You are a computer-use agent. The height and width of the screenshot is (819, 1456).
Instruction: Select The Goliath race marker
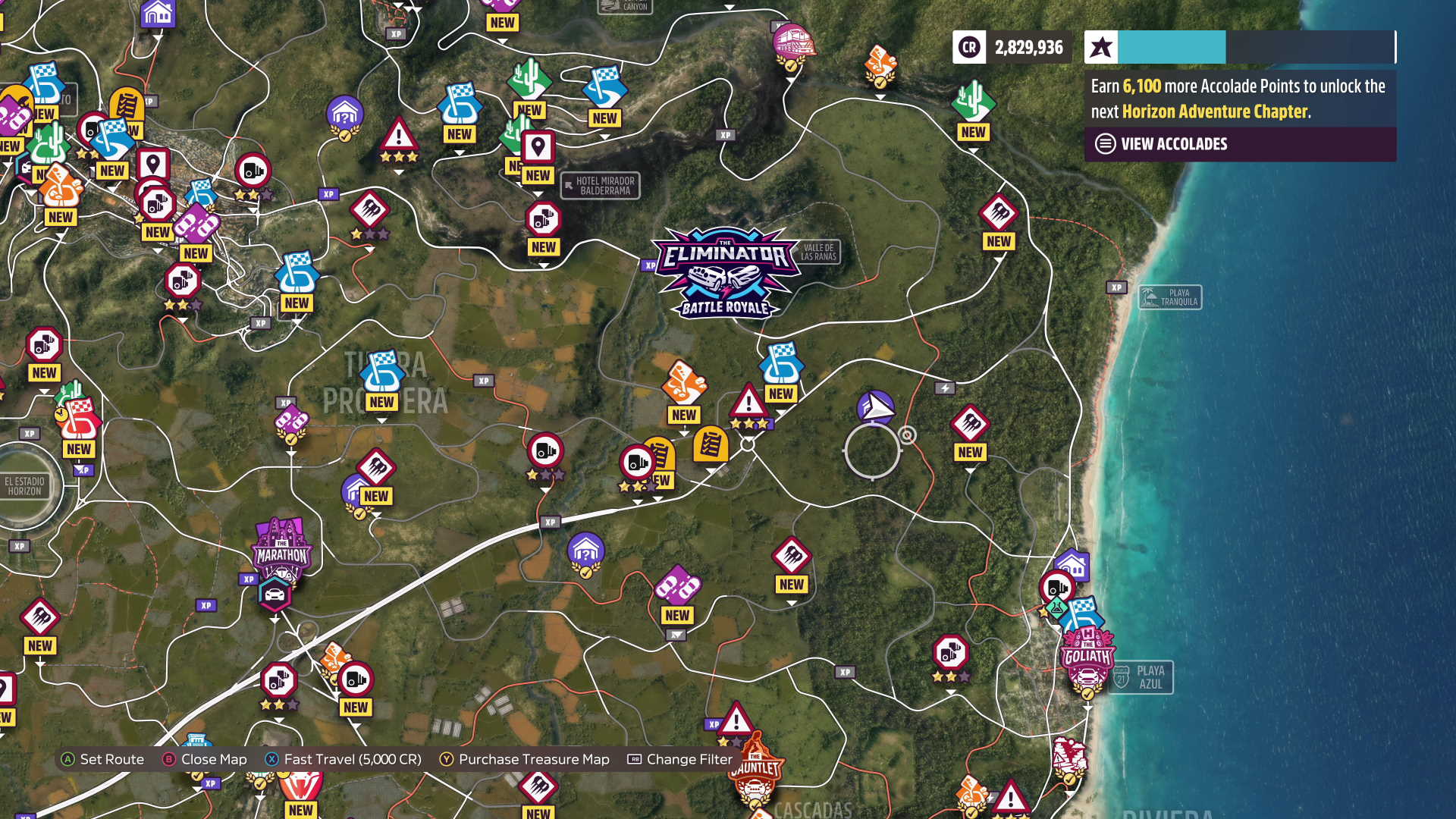tap(1087, 657)
